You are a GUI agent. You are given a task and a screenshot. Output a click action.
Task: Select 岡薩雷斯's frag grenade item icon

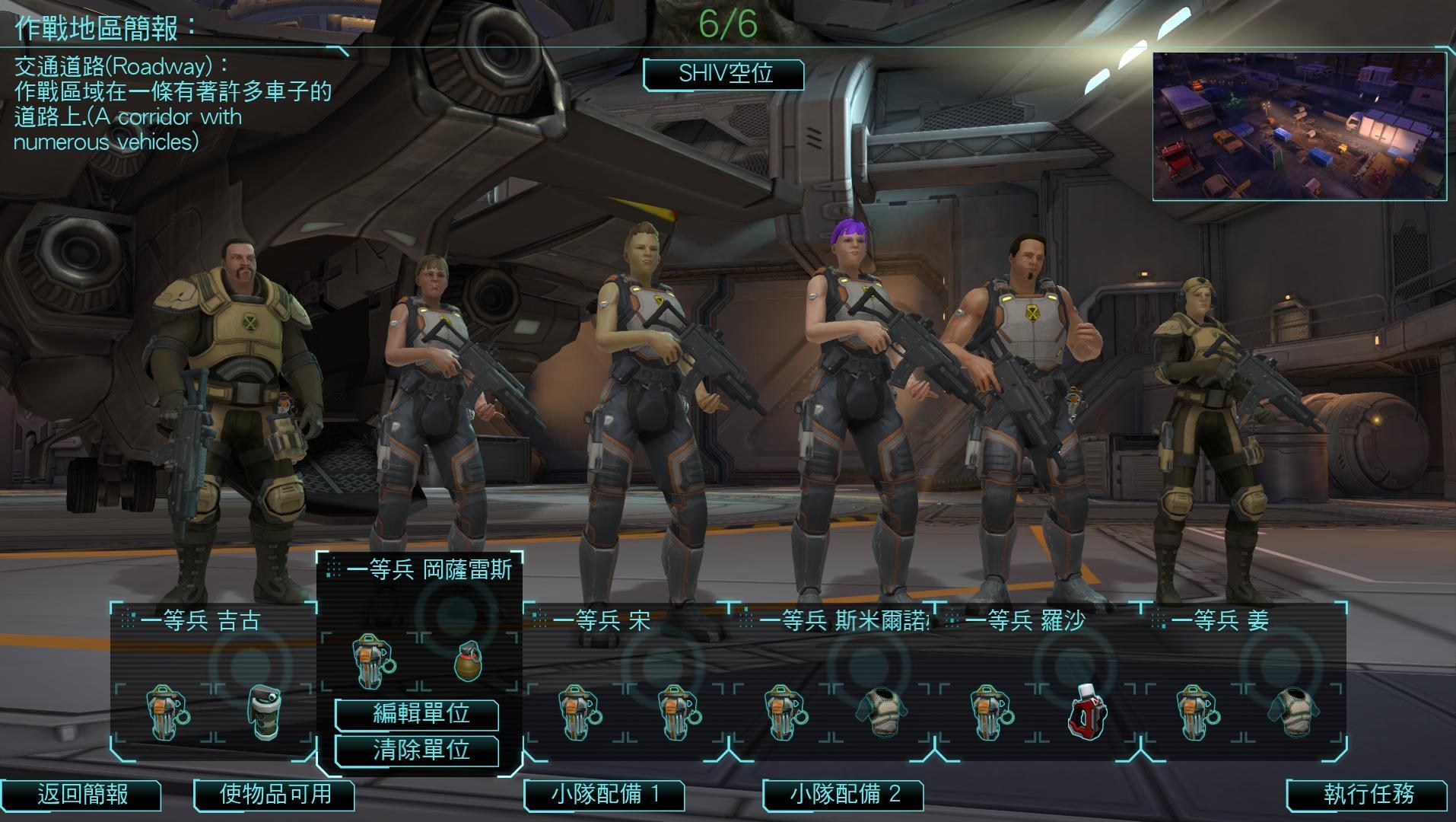469,660
